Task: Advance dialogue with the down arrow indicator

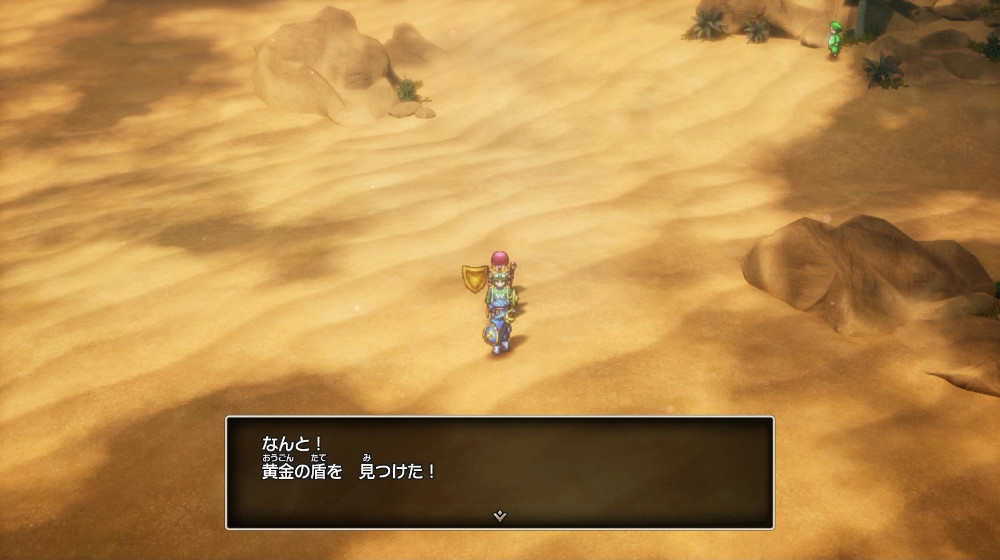Action: point(500,516)
